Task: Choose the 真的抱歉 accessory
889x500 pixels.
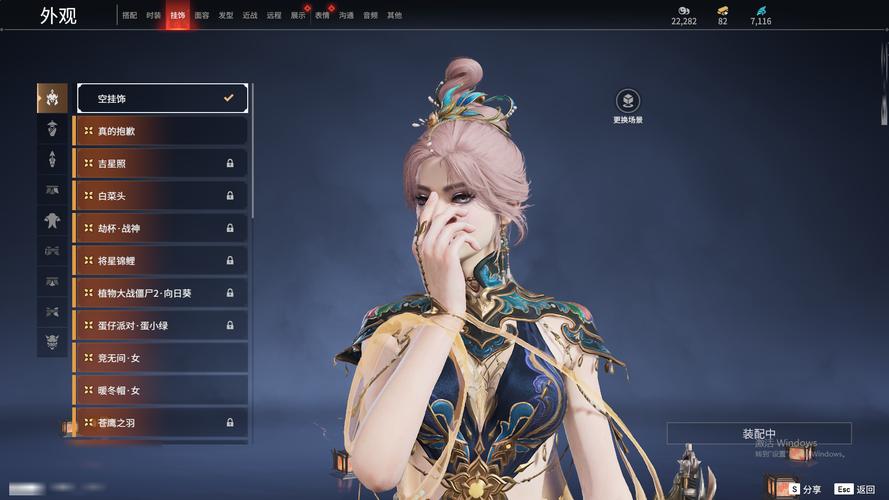Action: (160, 131)
